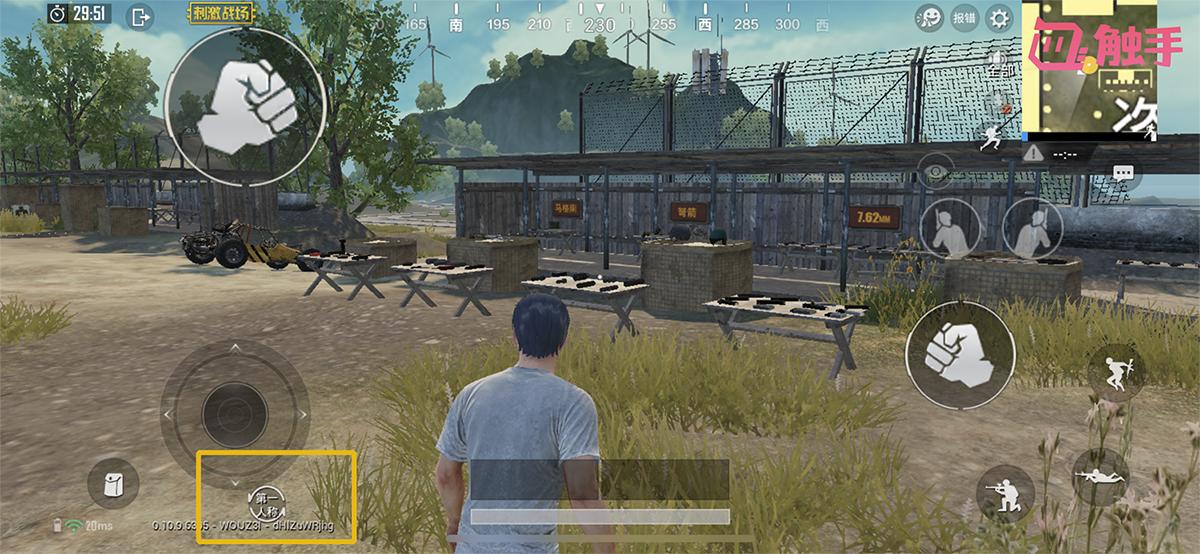Toggle the eye free-look button
The width and height of the screenshot is (1200, 554).
[936, 172]
